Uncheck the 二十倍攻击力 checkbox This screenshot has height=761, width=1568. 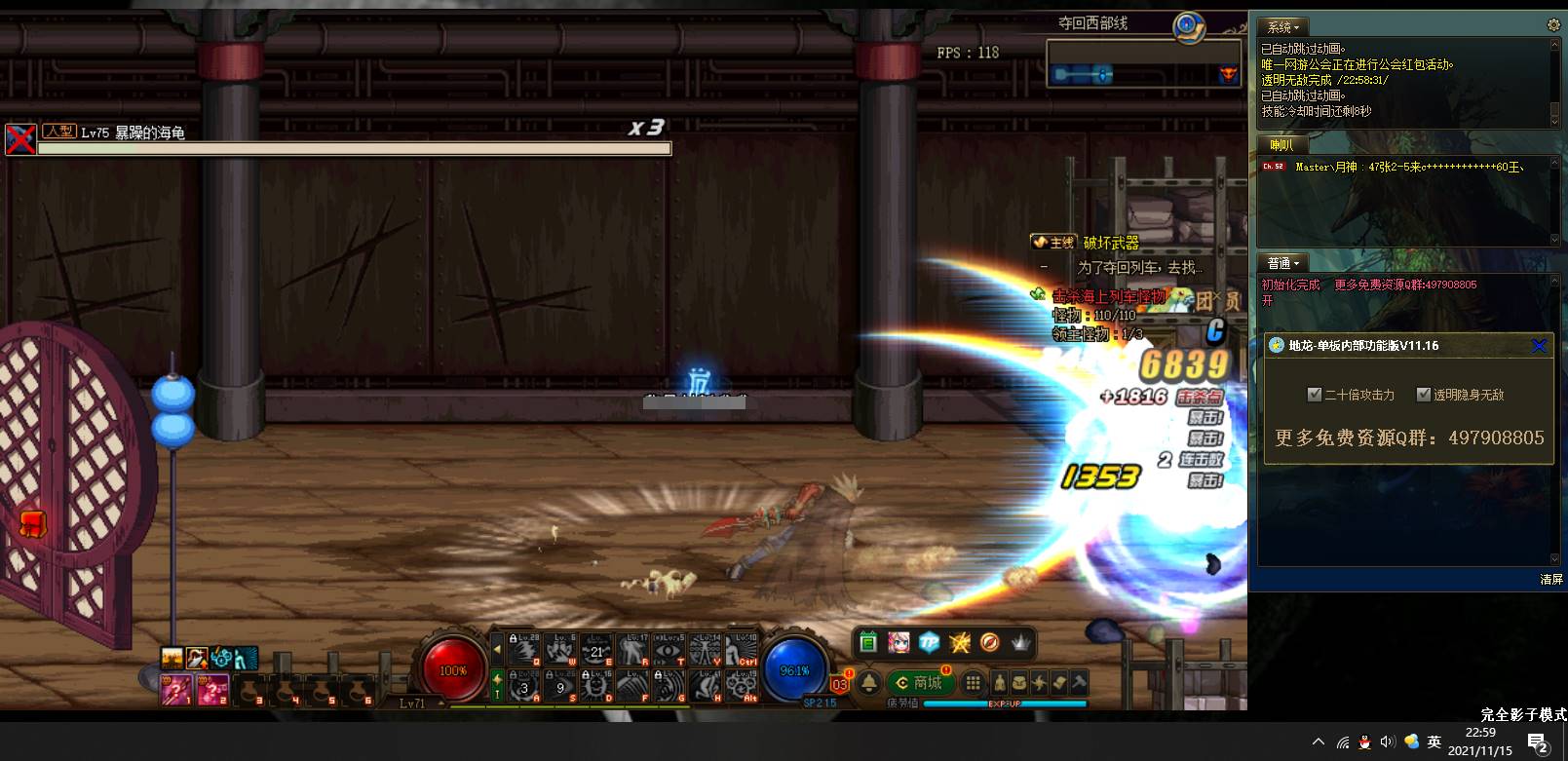(x=1315, y=394)
